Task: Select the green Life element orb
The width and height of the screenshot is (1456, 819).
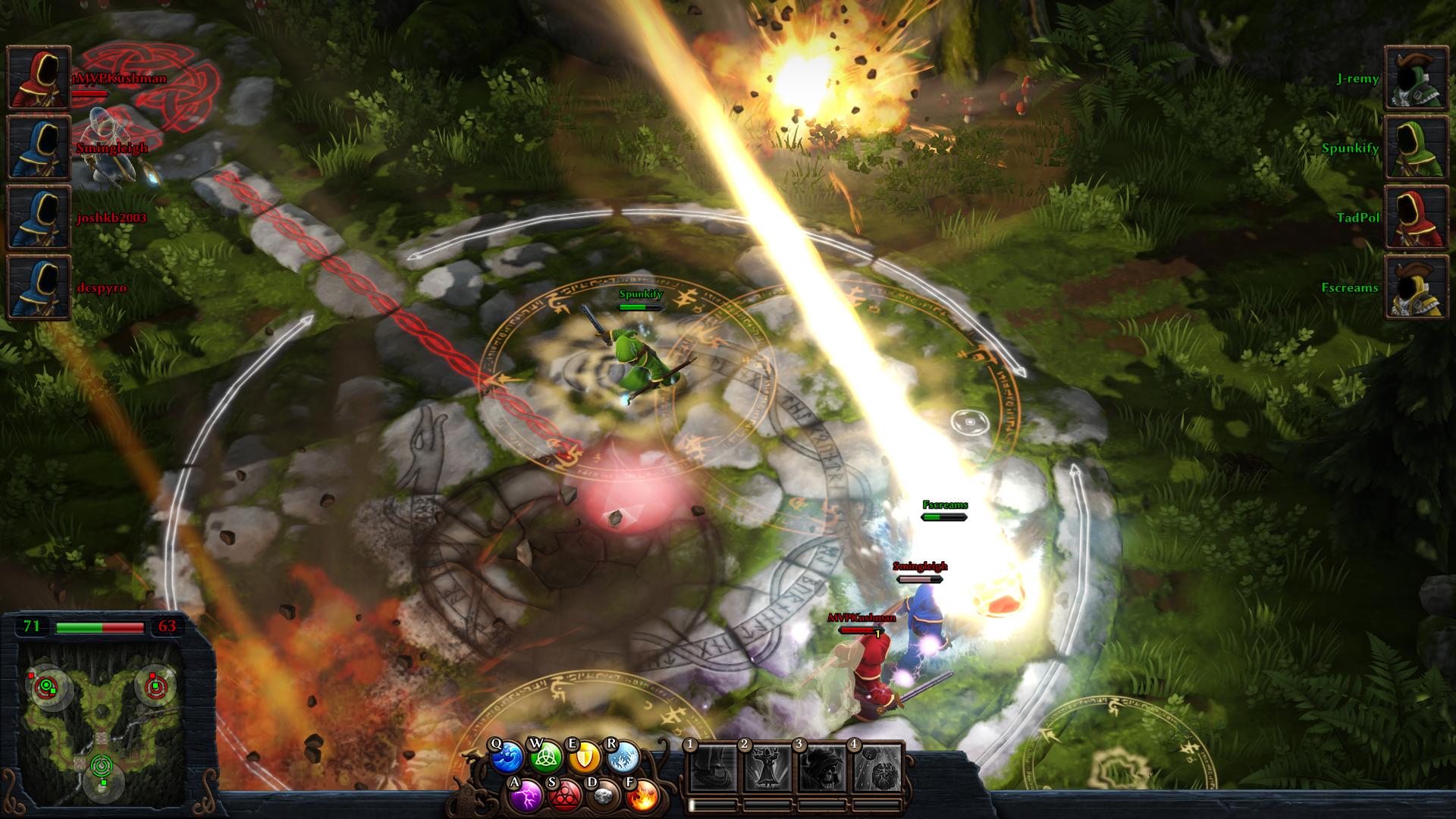Action: coord(545,758)
